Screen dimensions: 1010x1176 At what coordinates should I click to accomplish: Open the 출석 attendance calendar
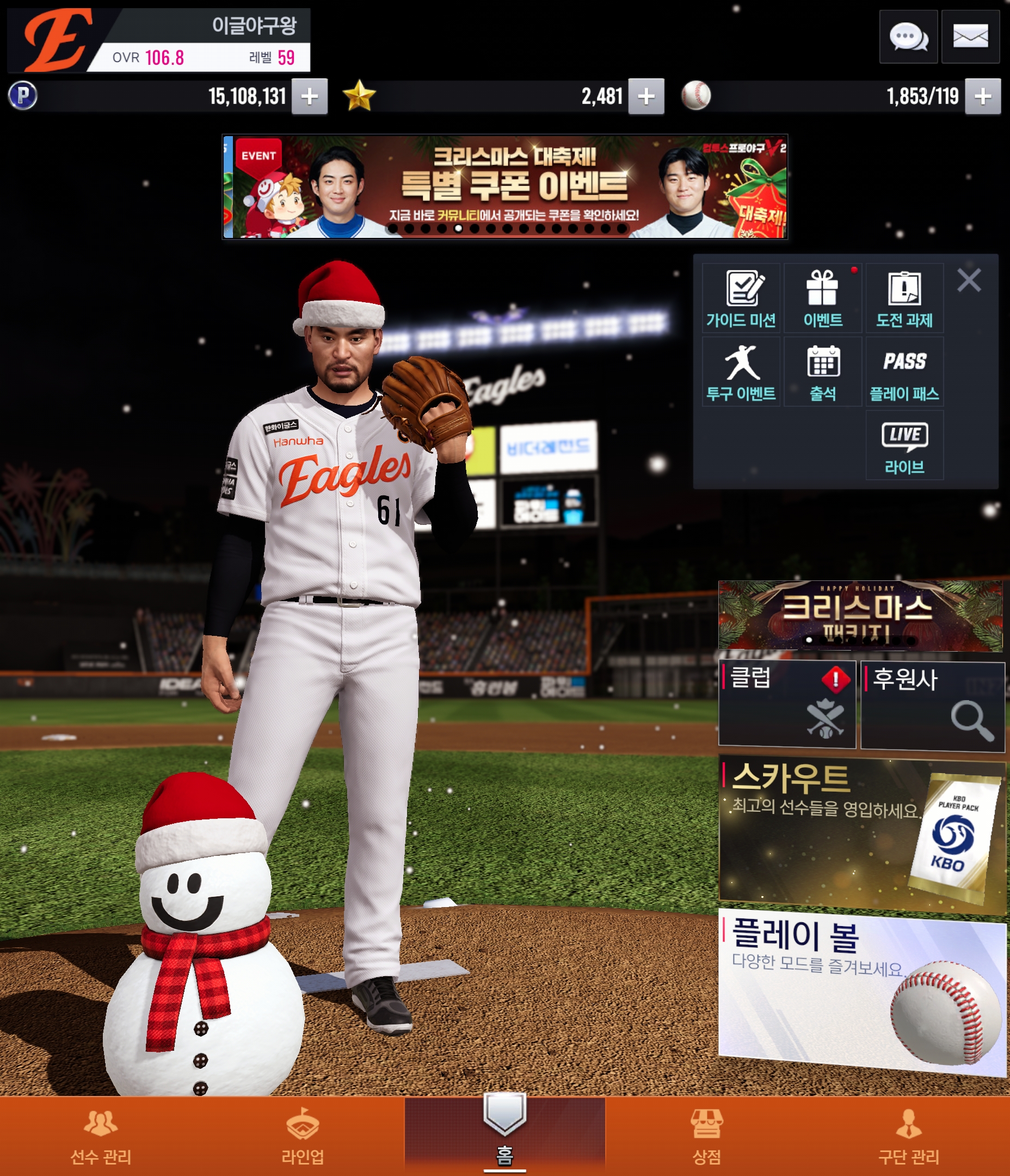823,372
